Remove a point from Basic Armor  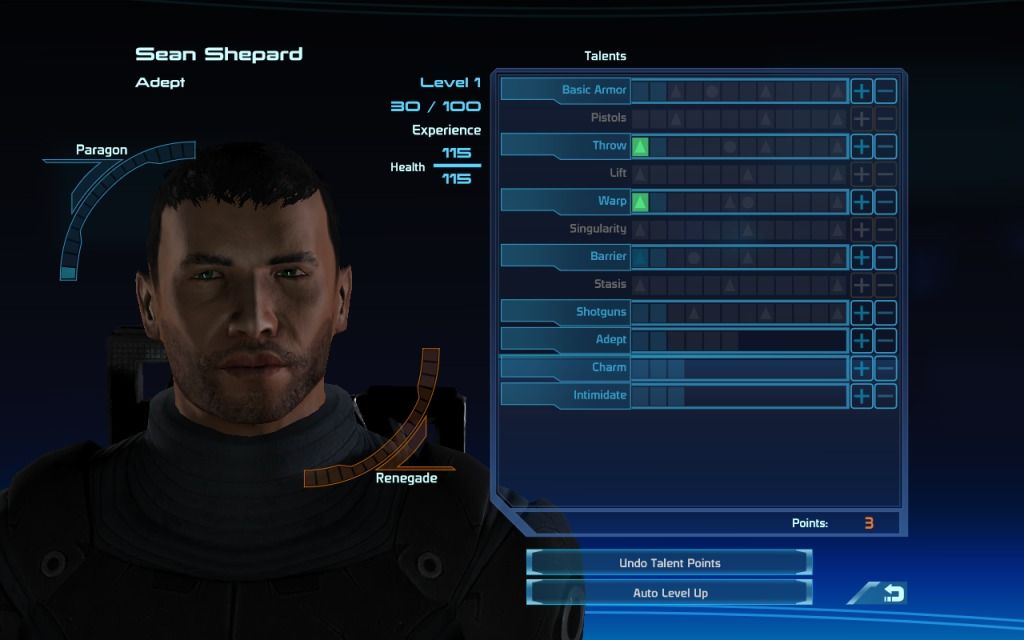[x=885, y=91]
